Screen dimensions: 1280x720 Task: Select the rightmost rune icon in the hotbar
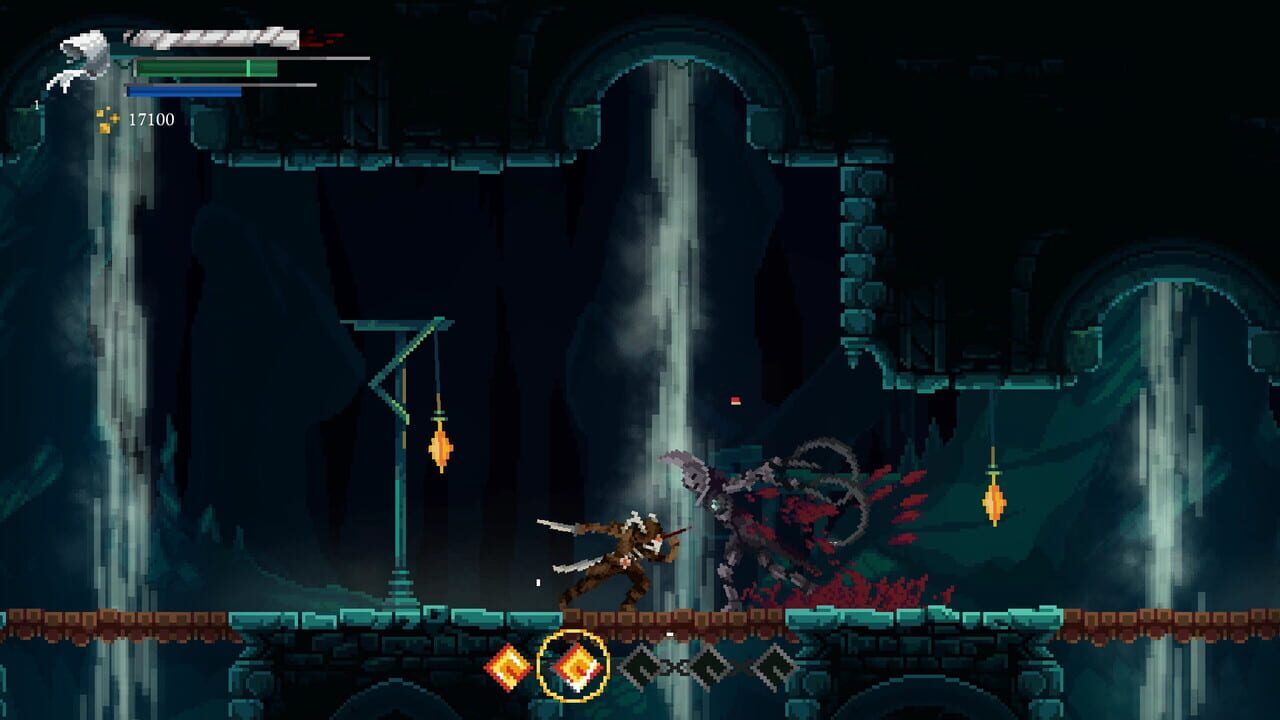776,666
